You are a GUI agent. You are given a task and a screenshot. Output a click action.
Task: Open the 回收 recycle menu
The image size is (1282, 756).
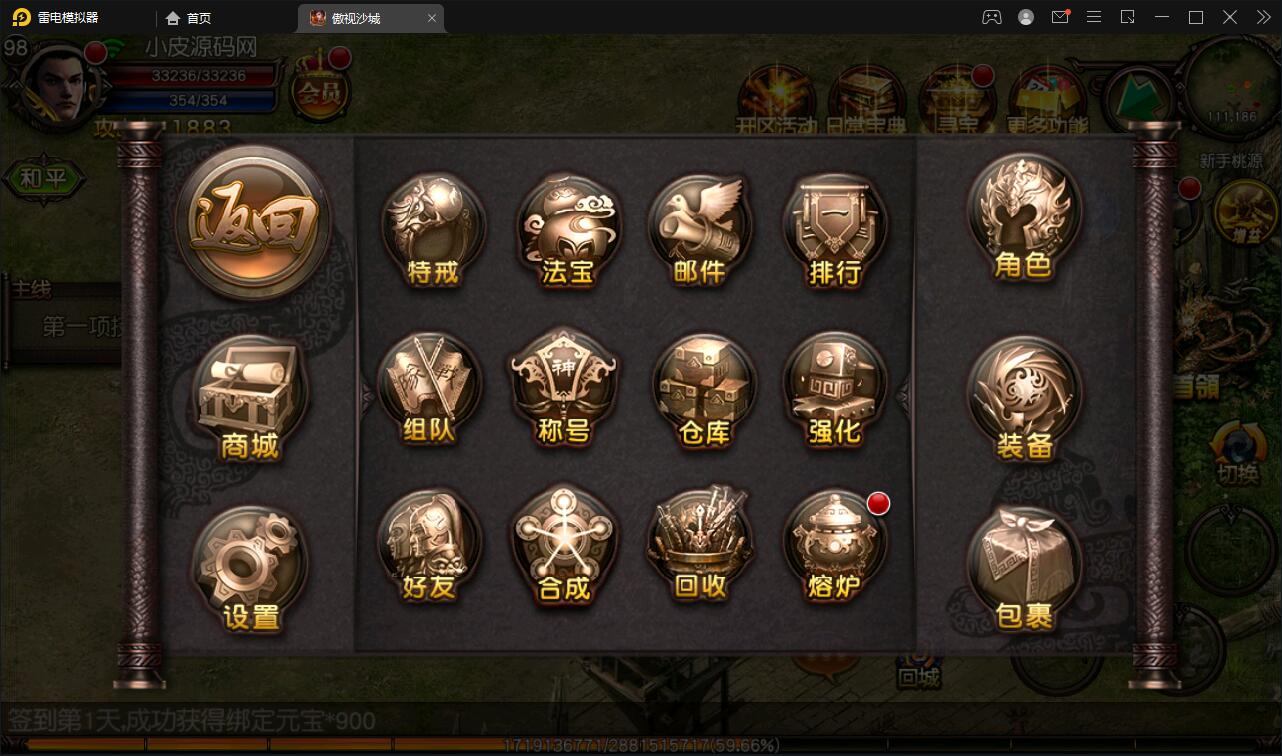click(x=699, y=546)
